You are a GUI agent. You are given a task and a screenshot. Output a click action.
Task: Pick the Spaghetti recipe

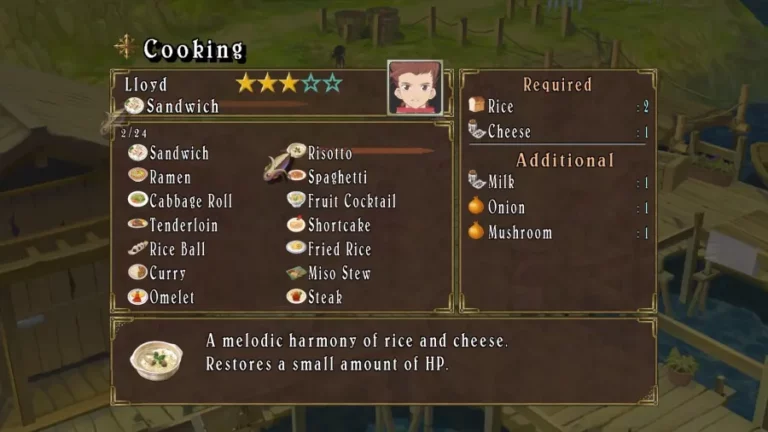coord(338,177)
